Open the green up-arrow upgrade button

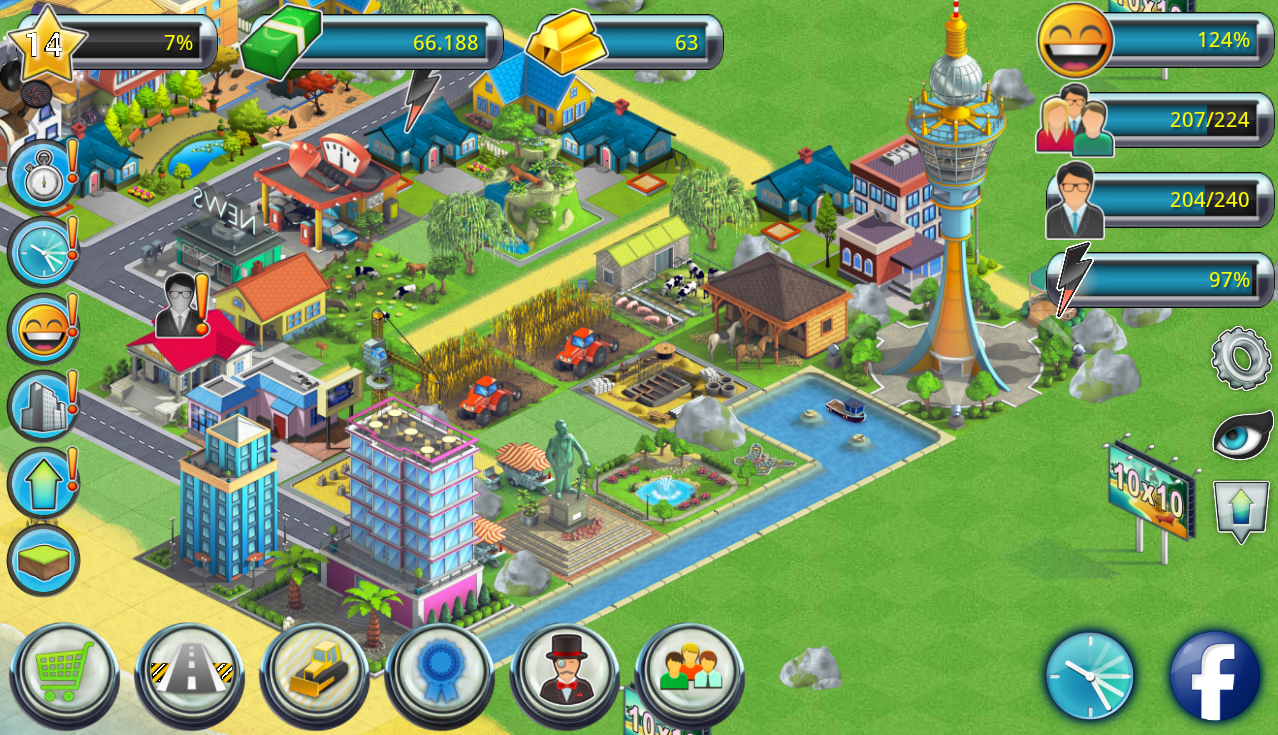[x=42, y=482]
